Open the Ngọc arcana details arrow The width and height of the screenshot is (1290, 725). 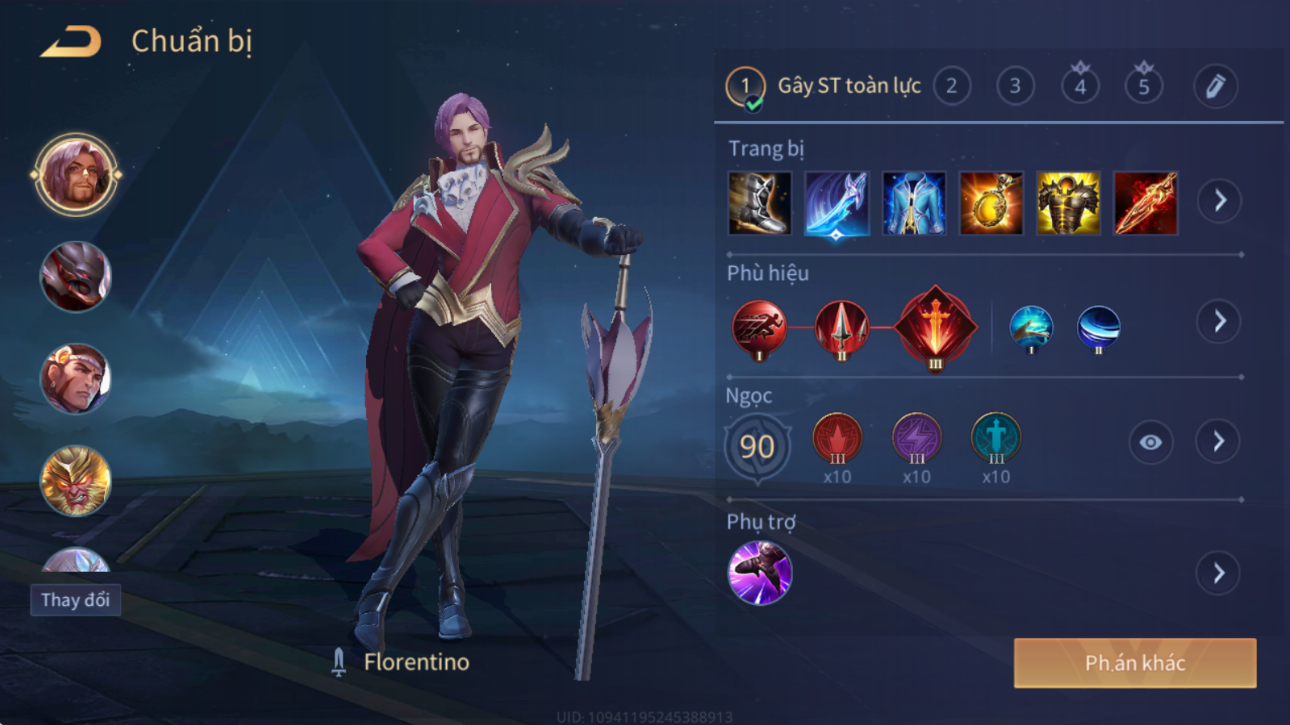(x=1218, y=442)
